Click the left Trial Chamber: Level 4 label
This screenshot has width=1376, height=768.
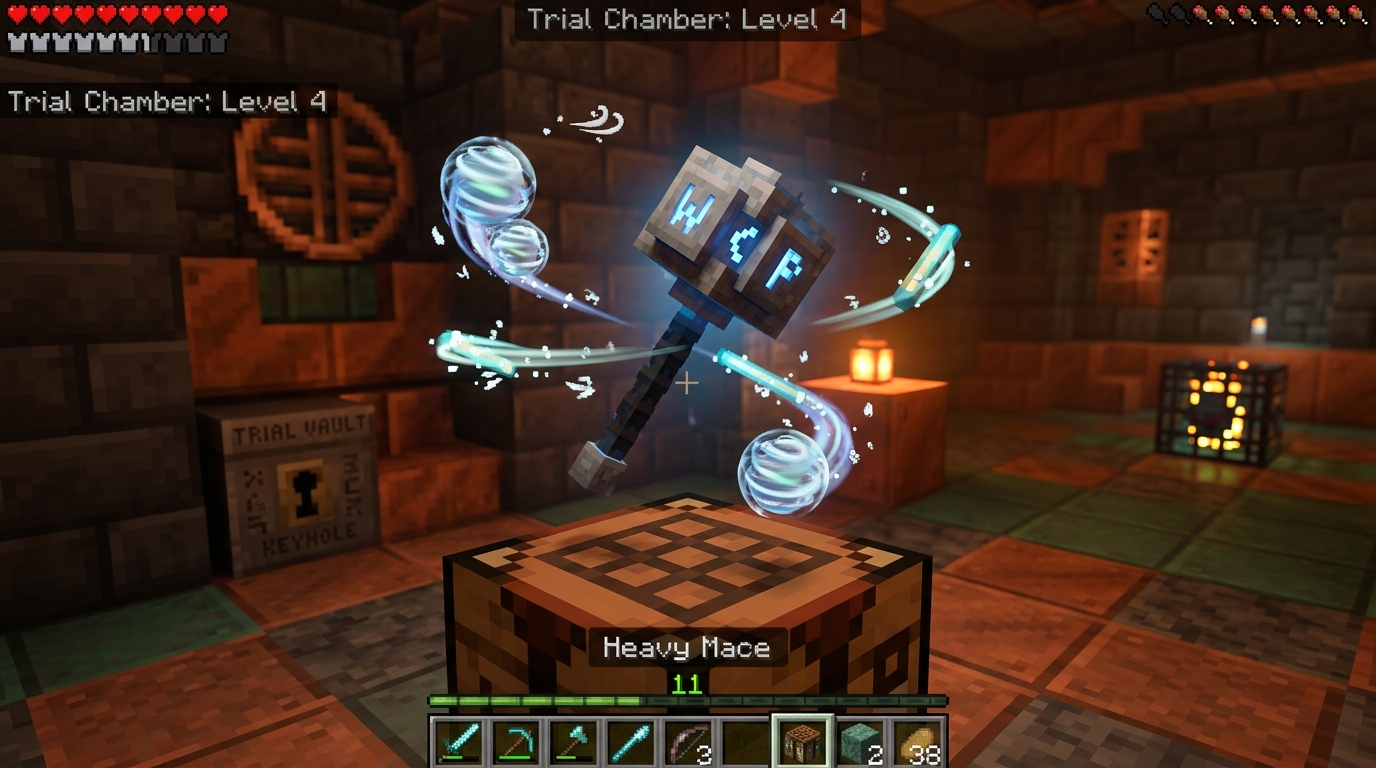tap(170, 101)
